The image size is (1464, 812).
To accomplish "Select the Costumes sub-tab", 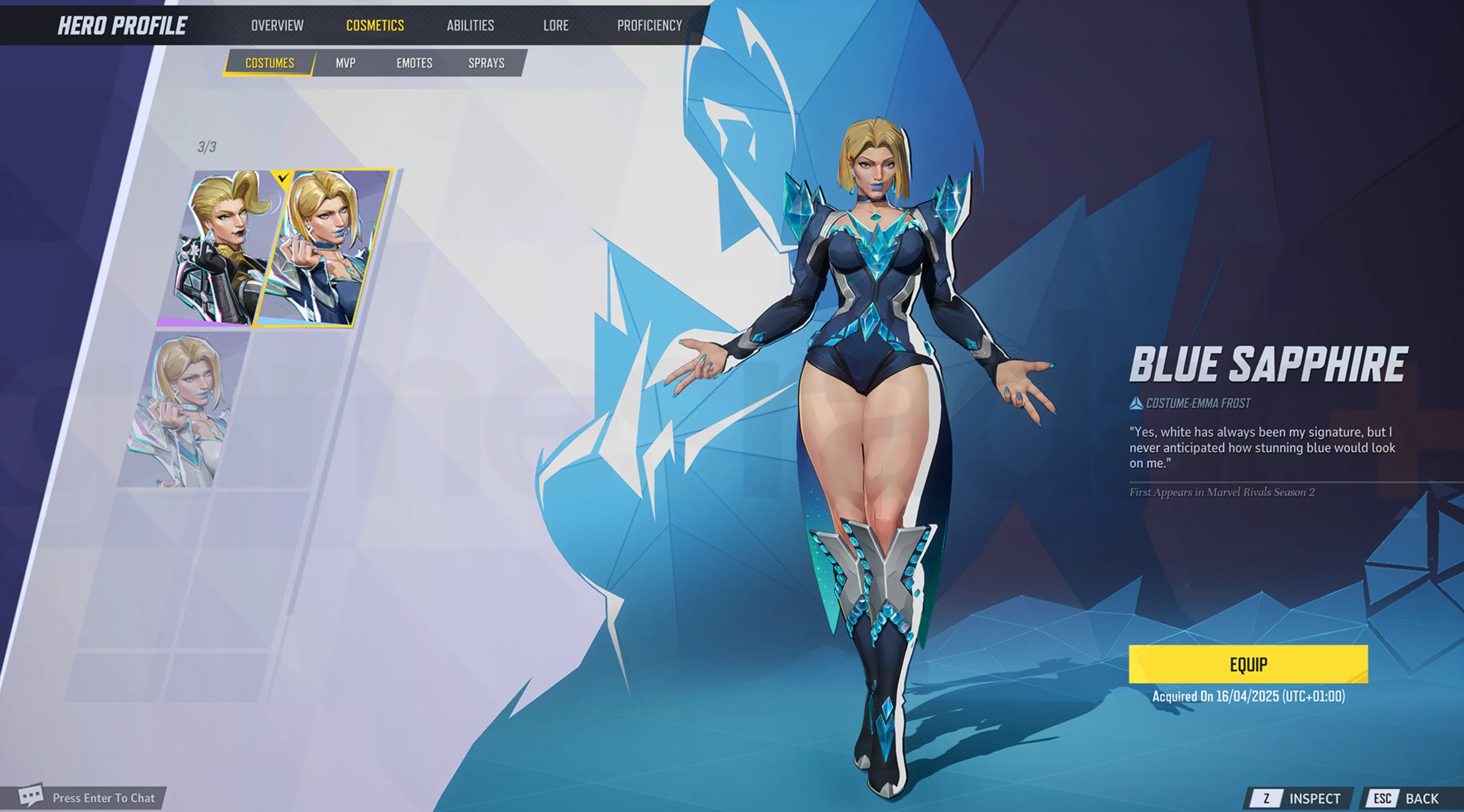I will pos(269,63).
